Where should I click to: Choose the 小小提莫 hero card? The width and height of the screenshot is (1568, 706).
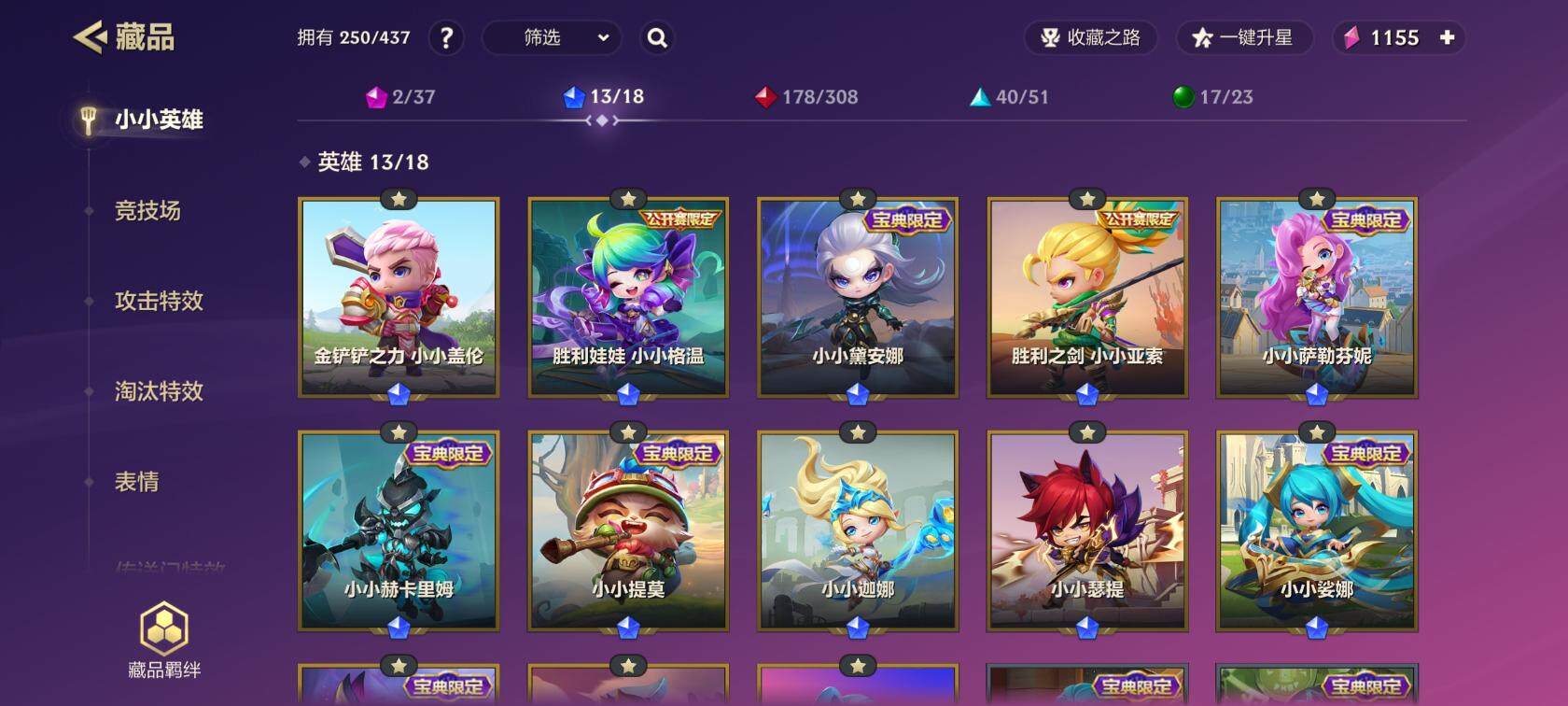(628, 530)
